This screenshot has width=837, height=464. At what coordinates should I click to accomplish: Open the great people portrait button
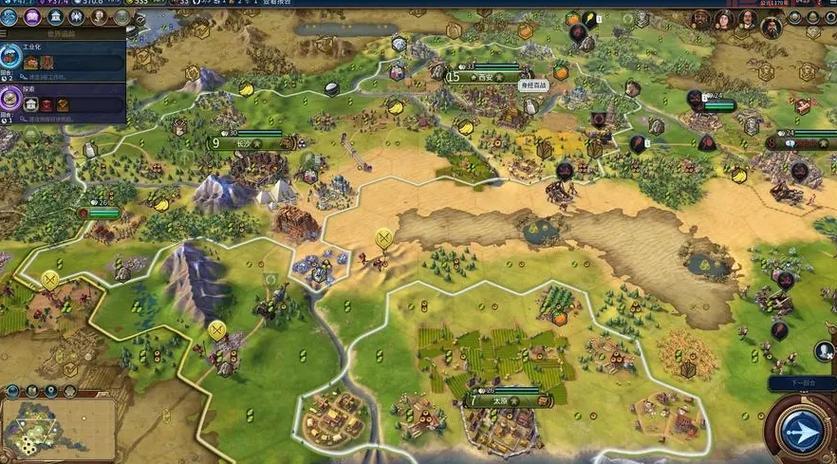[99, 17]
